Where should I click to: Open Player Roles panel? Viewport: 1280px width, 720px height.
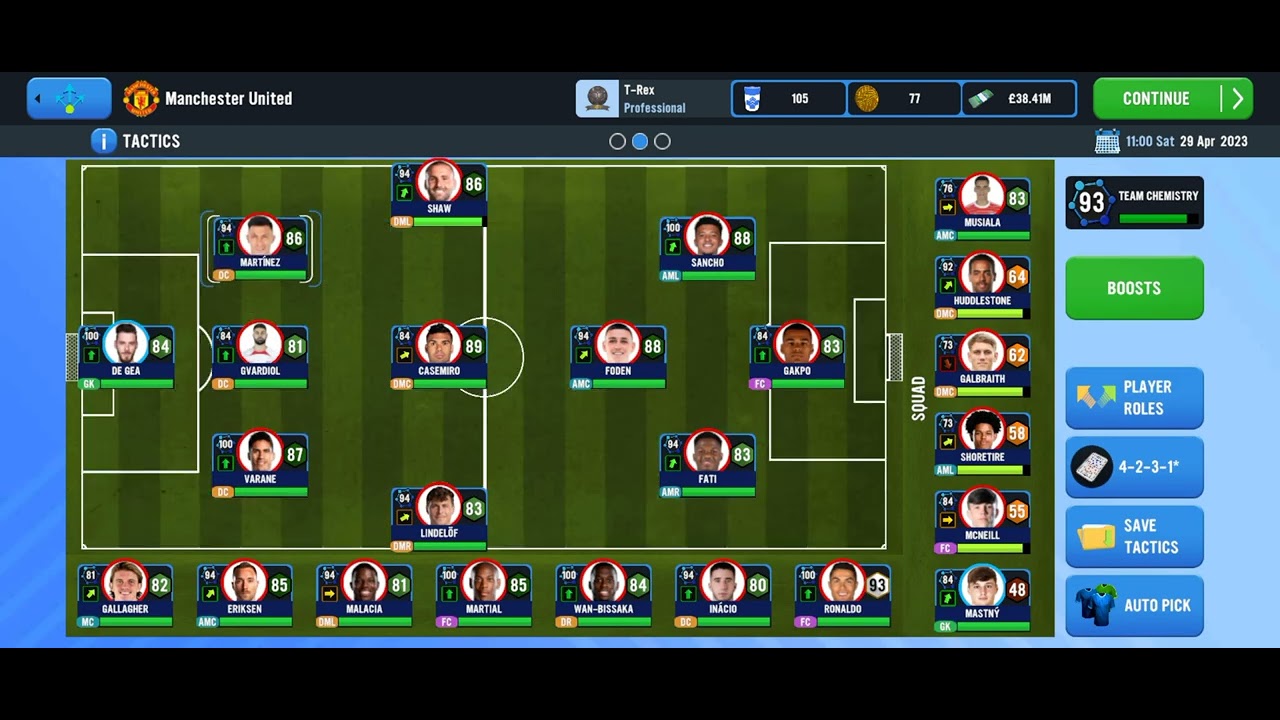pos(1134,398)
